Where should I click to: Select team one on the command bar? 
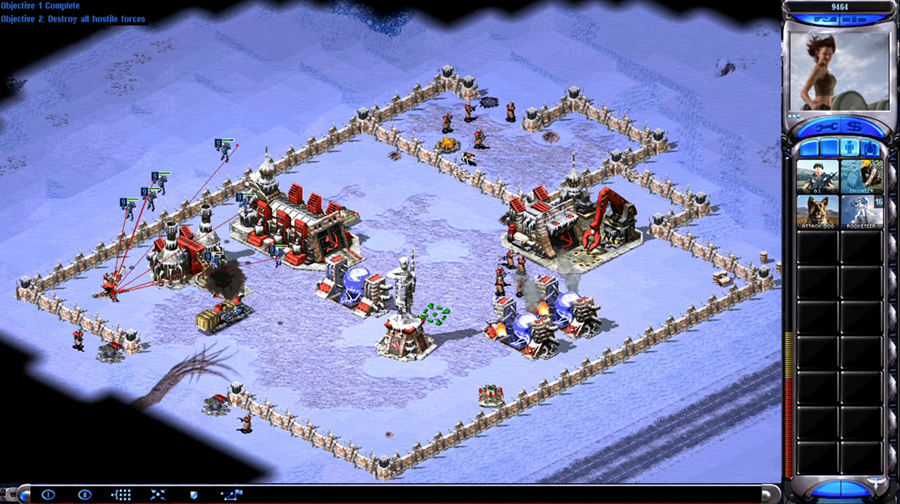[x=48, y=494]
